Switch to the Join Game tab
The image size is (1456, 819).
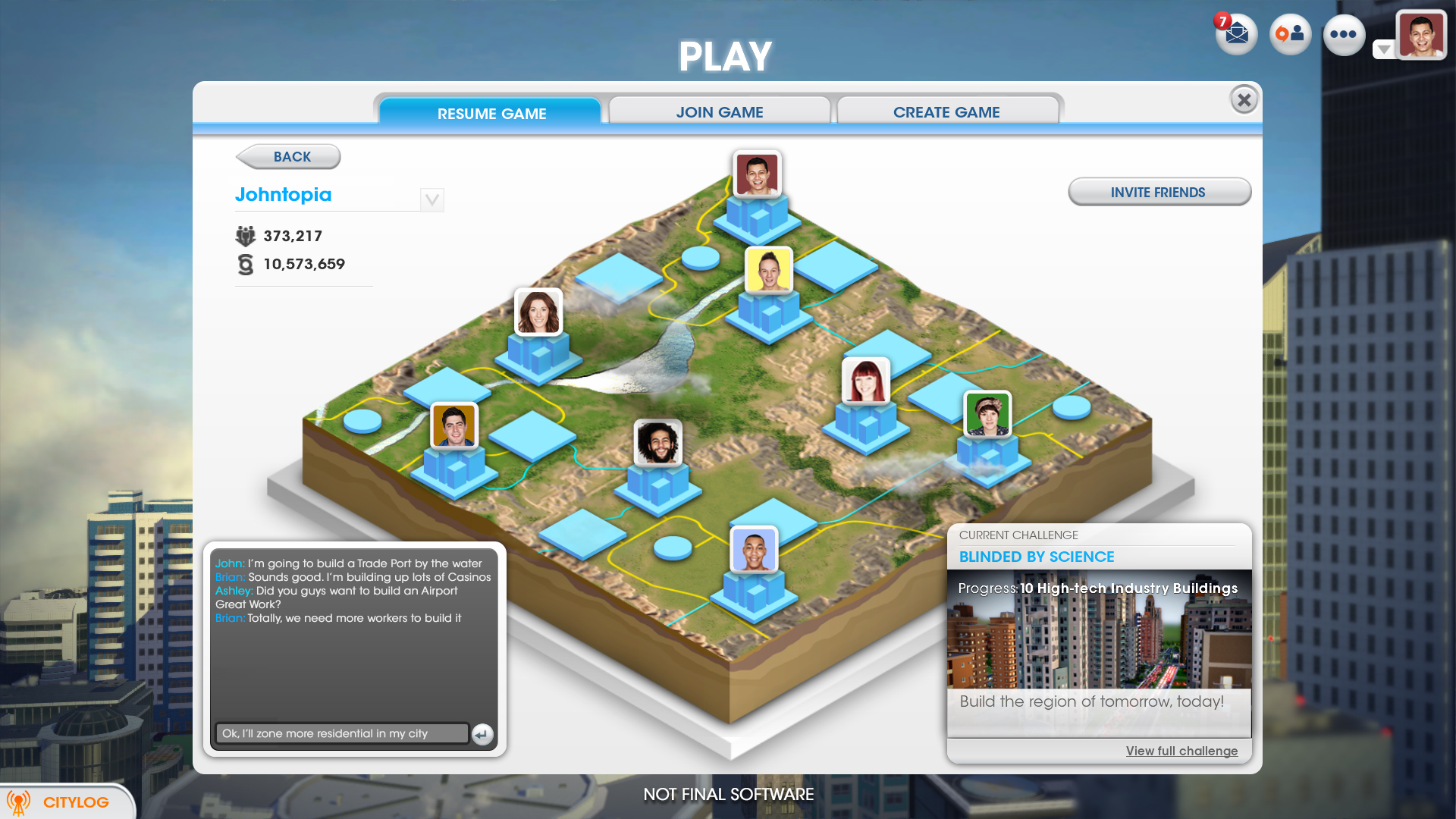point(719,111)
